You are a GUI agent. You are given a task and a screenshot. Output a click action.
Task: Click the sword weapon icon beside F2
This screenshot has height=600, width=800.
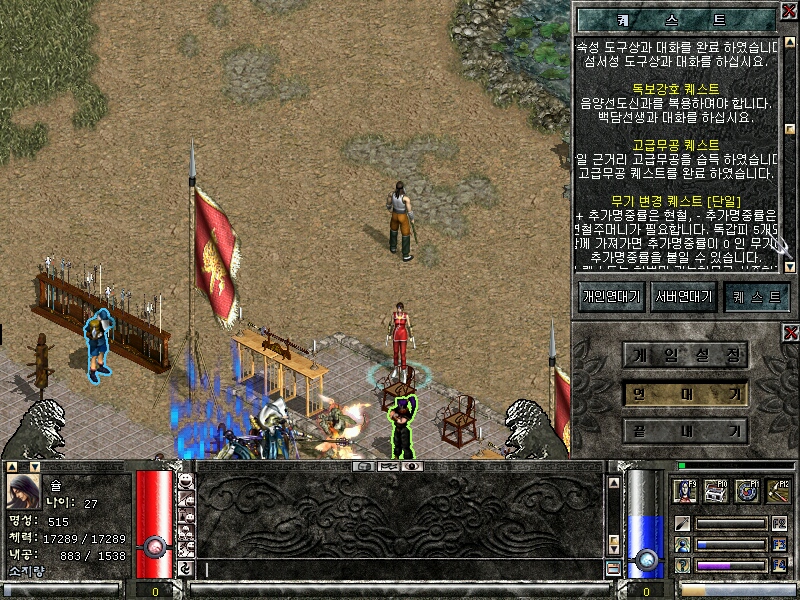(x=682, y=523)
